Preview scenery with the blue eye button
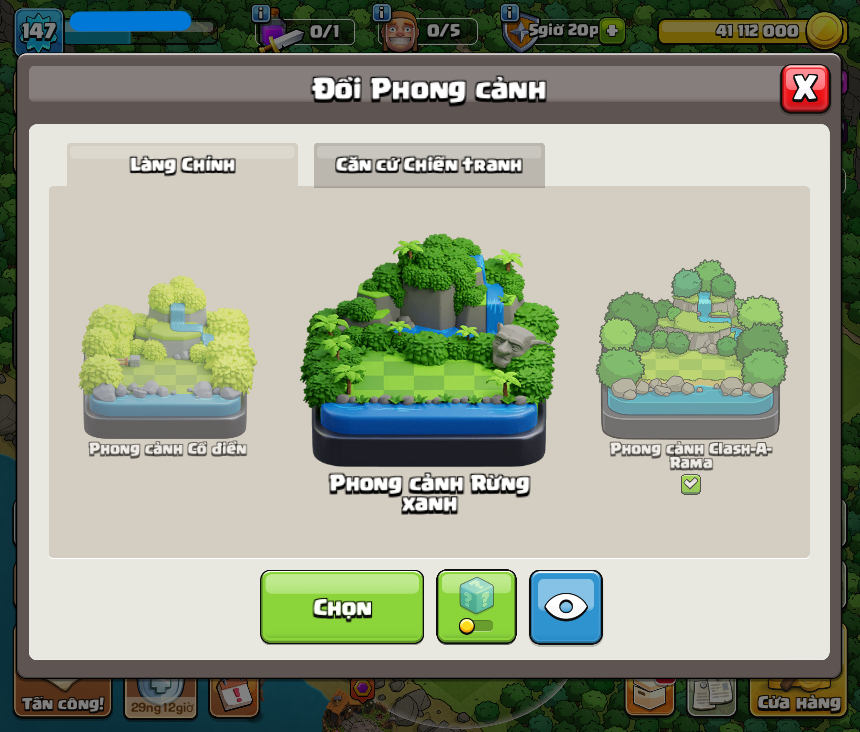 [566, 607]
